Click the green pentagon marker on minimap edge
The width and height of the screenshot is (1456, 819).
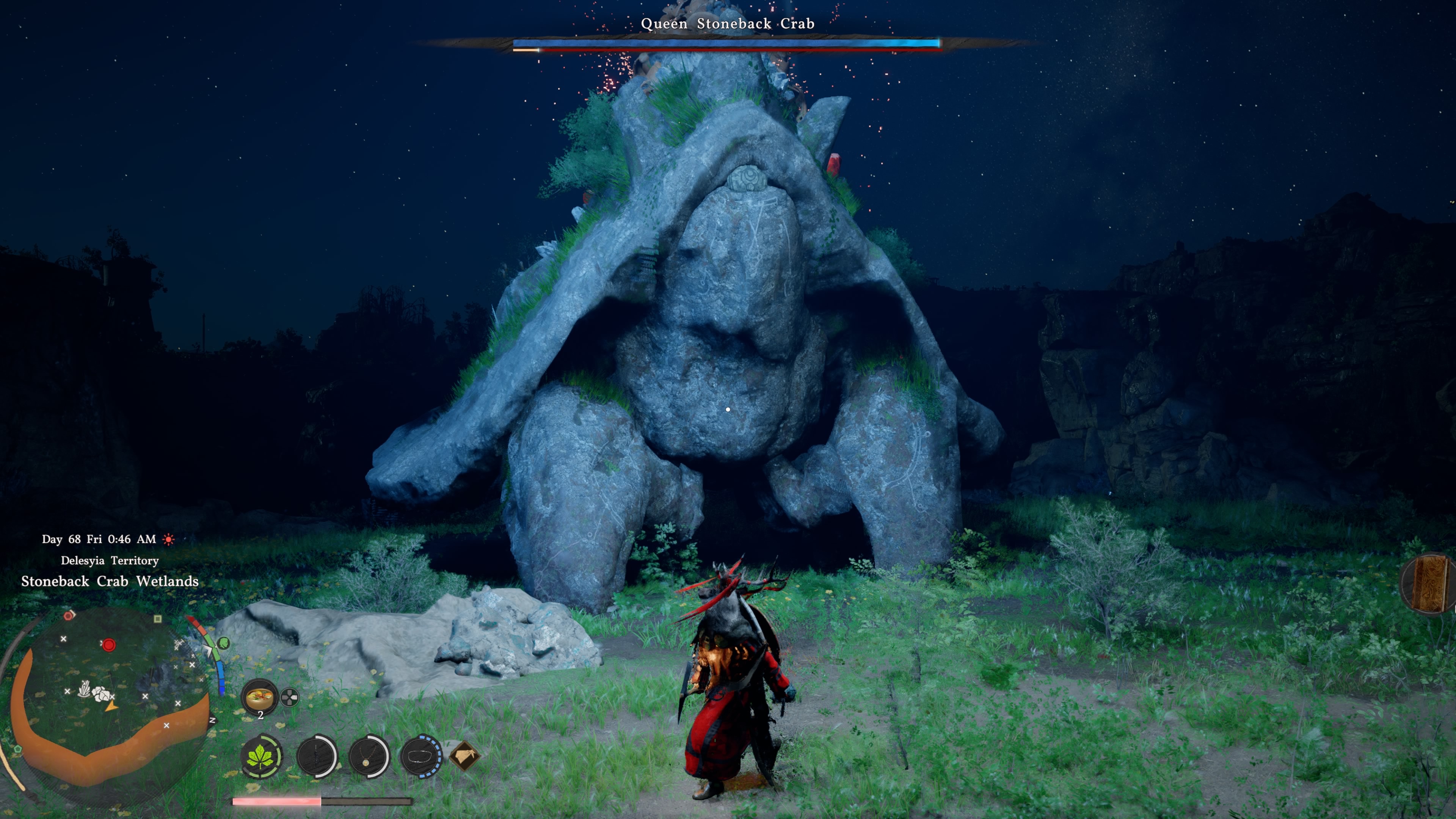[x=18, y=749]
